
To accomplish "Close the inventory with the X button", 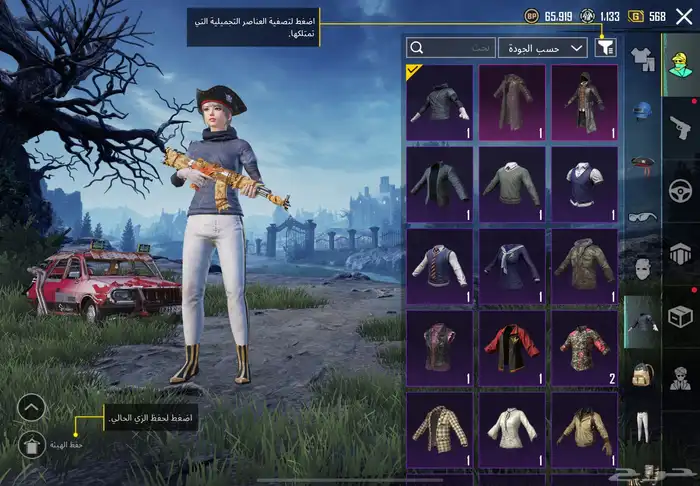I will (683, 16).
